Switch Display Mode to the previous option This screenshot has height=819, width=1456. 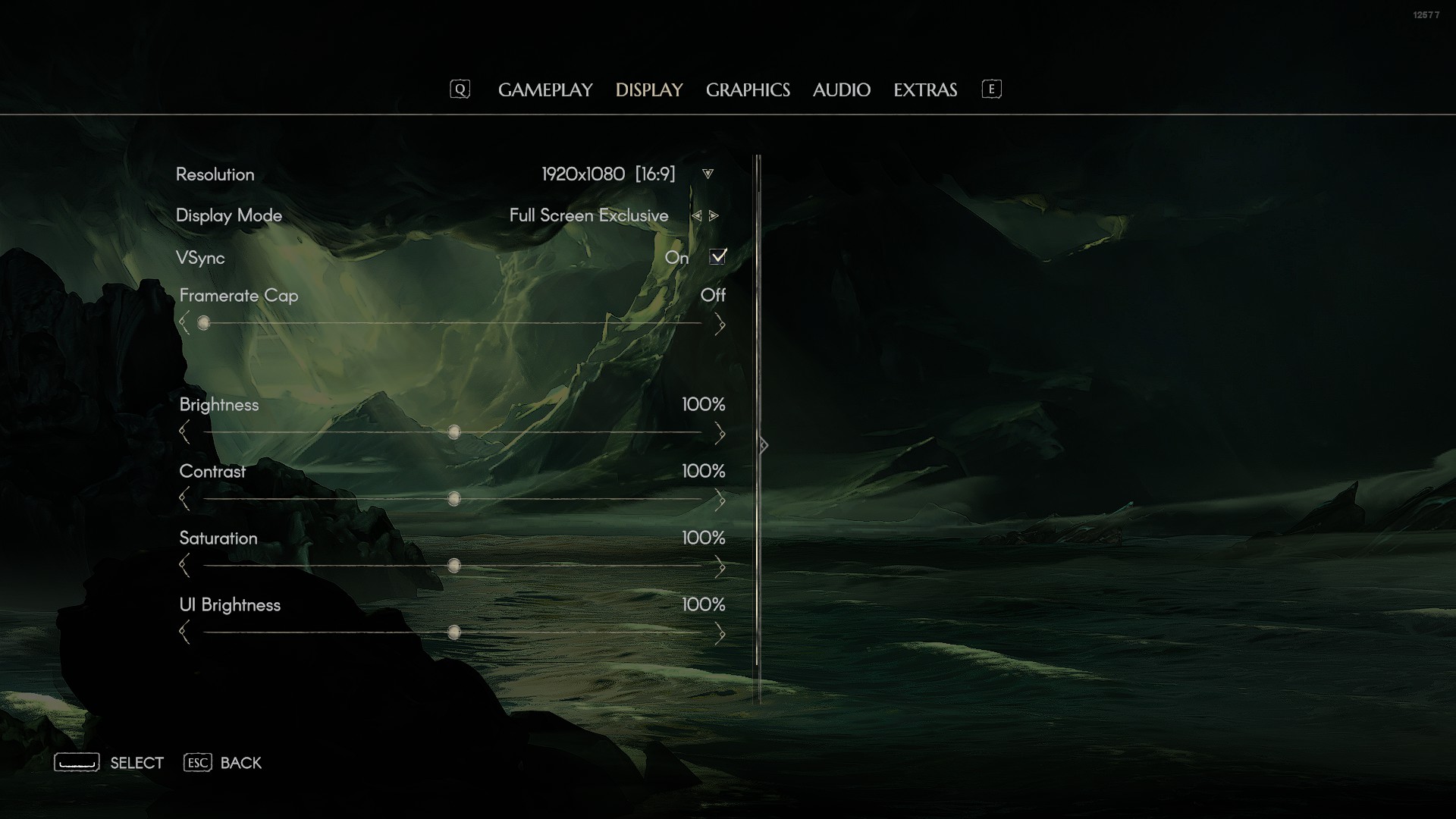(696, 216)
